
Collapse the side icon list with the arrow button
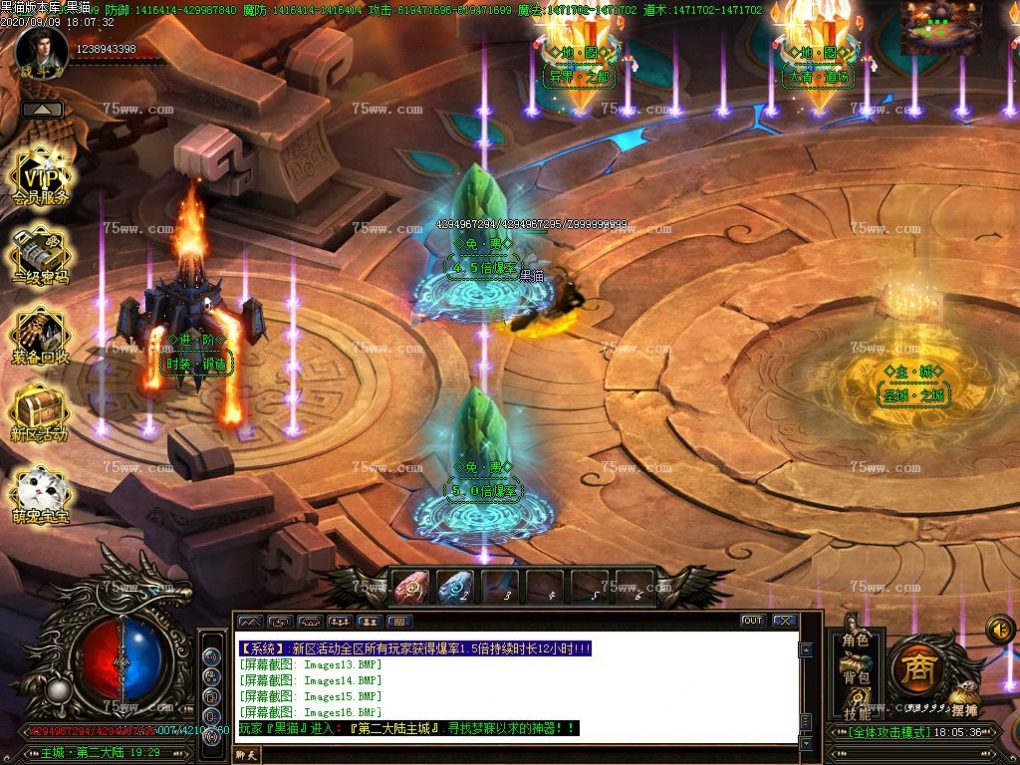40,109
